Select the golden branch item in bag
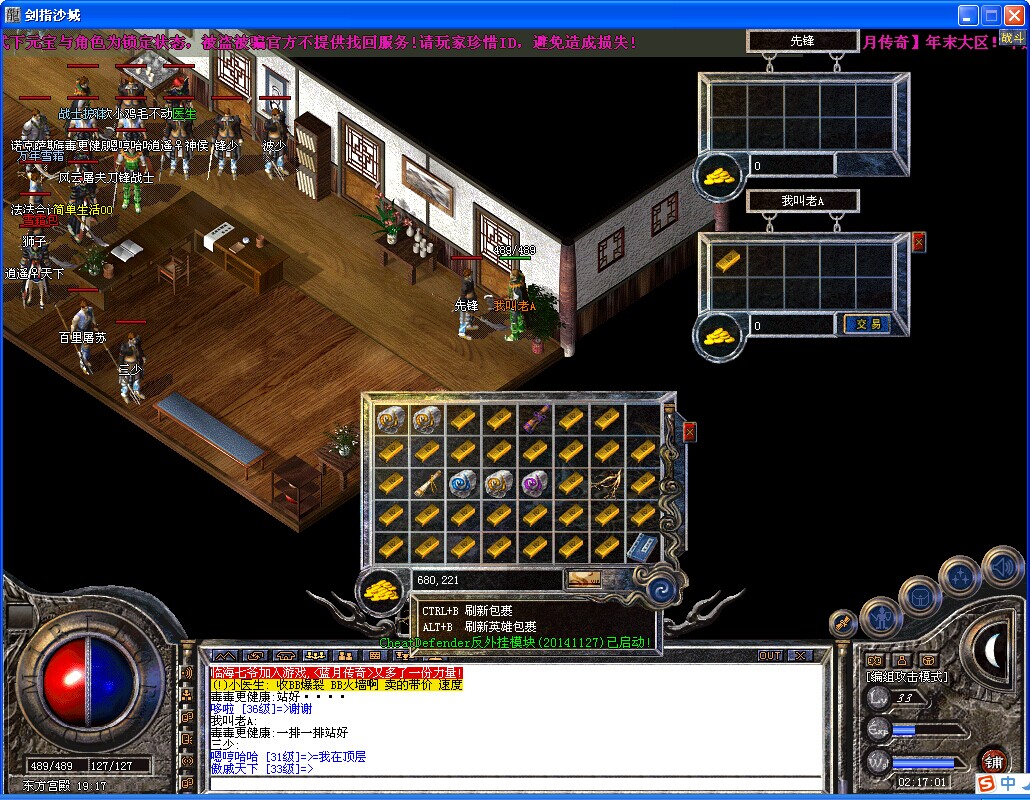The height and width of the screenshot is (800, 1030). coord(607,483)
